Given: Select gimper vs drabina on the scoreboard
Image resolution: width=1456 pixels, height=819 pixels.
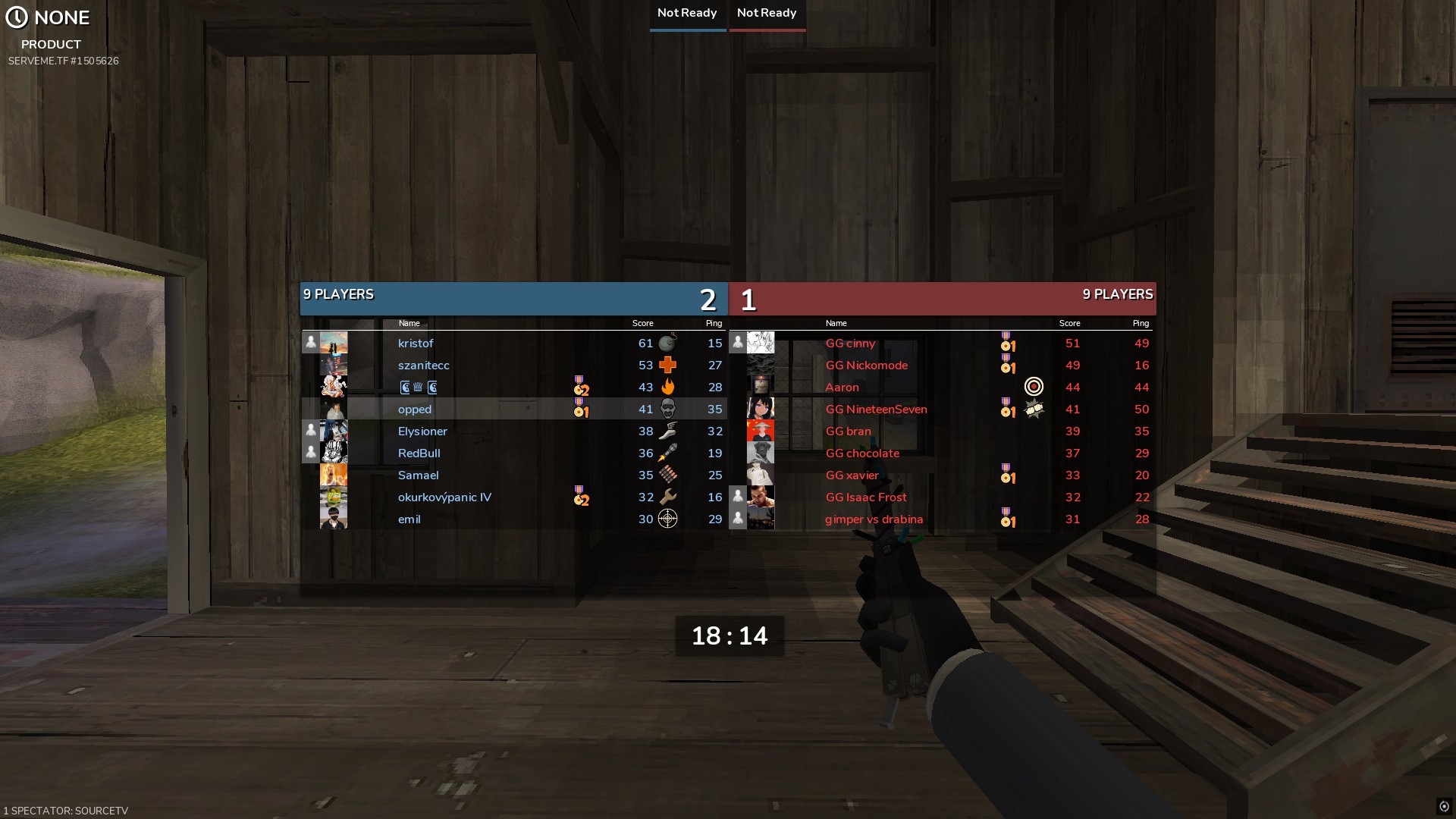Looking at the screenshot, I should click(874, 519).
